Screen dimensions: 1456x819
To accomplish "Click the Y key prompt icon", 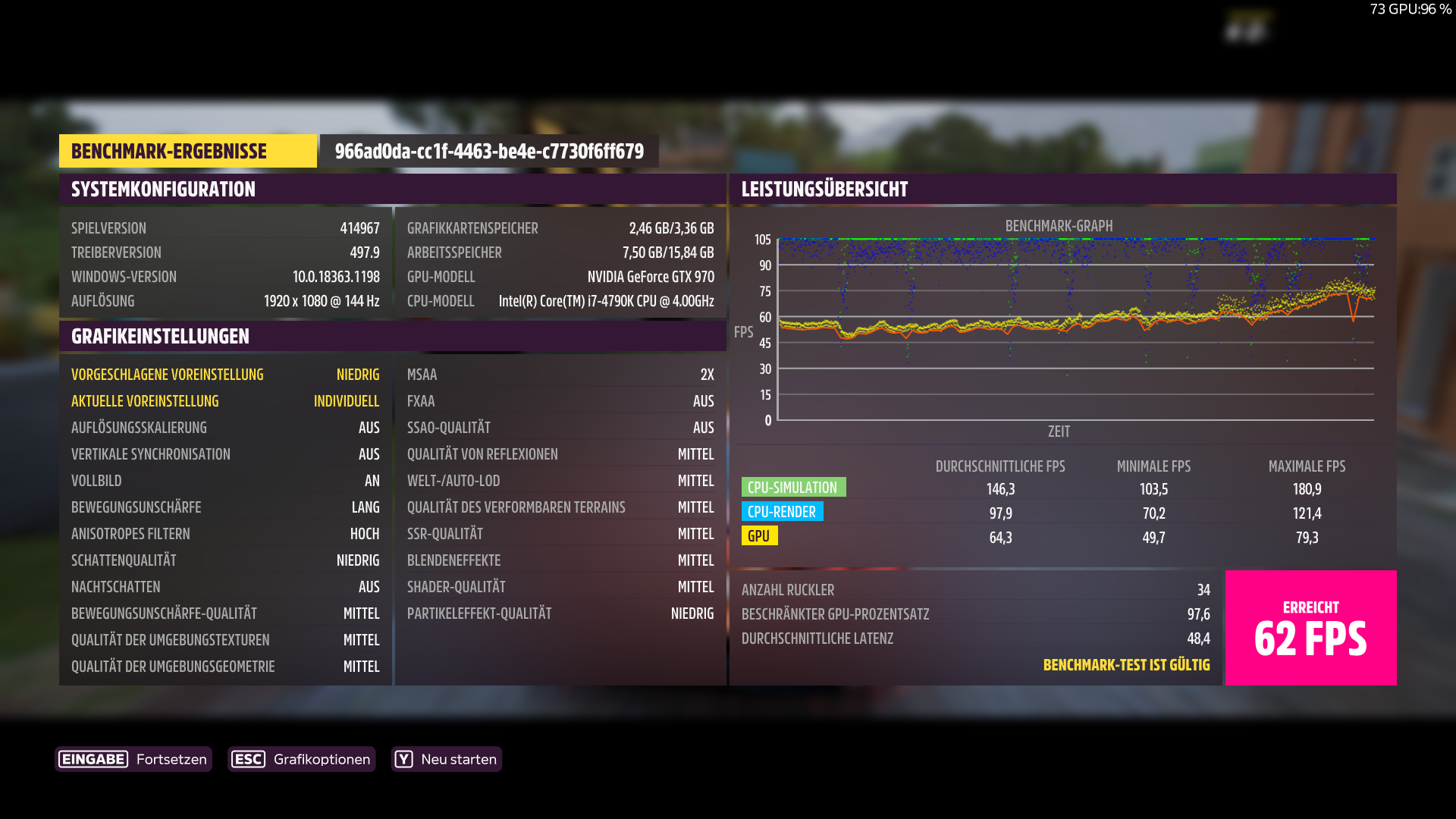I will pos(405,759).
